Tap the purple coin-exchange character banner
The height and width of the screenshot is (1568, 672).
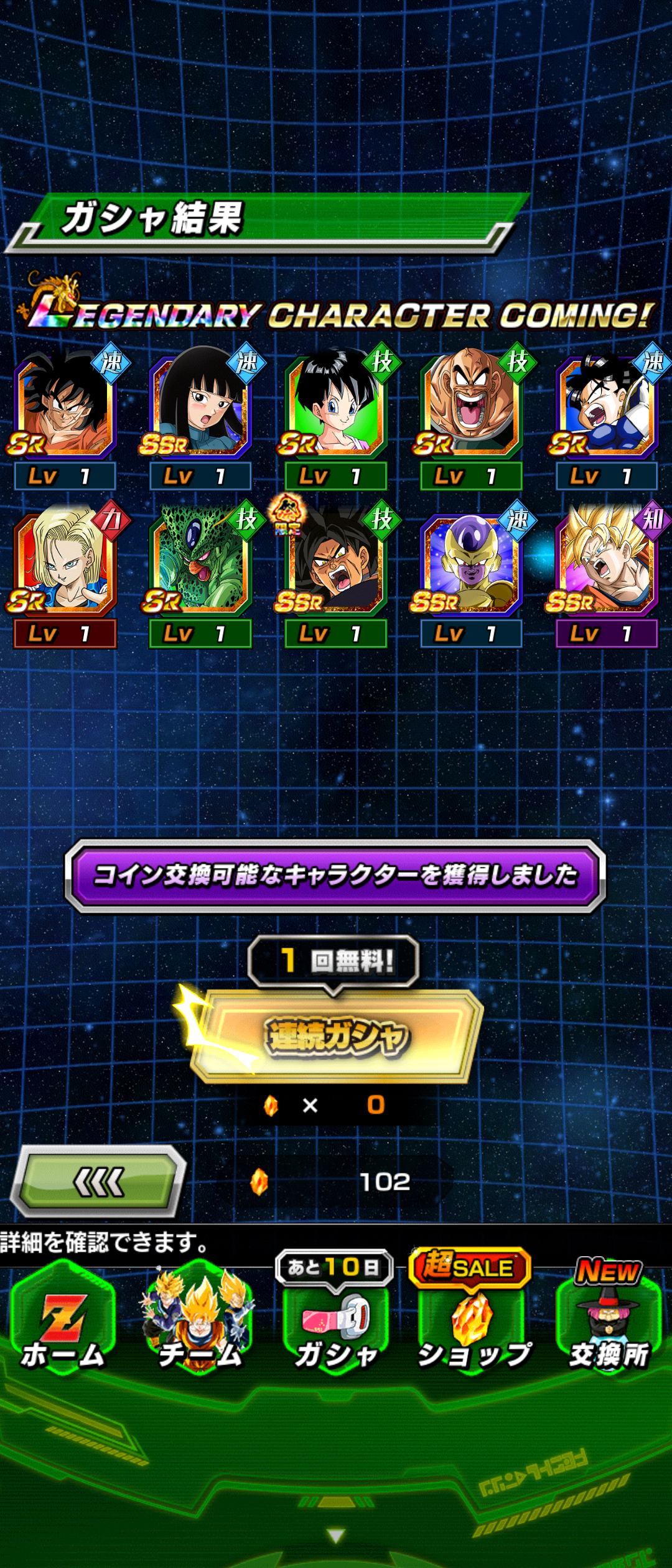[336, 875]
